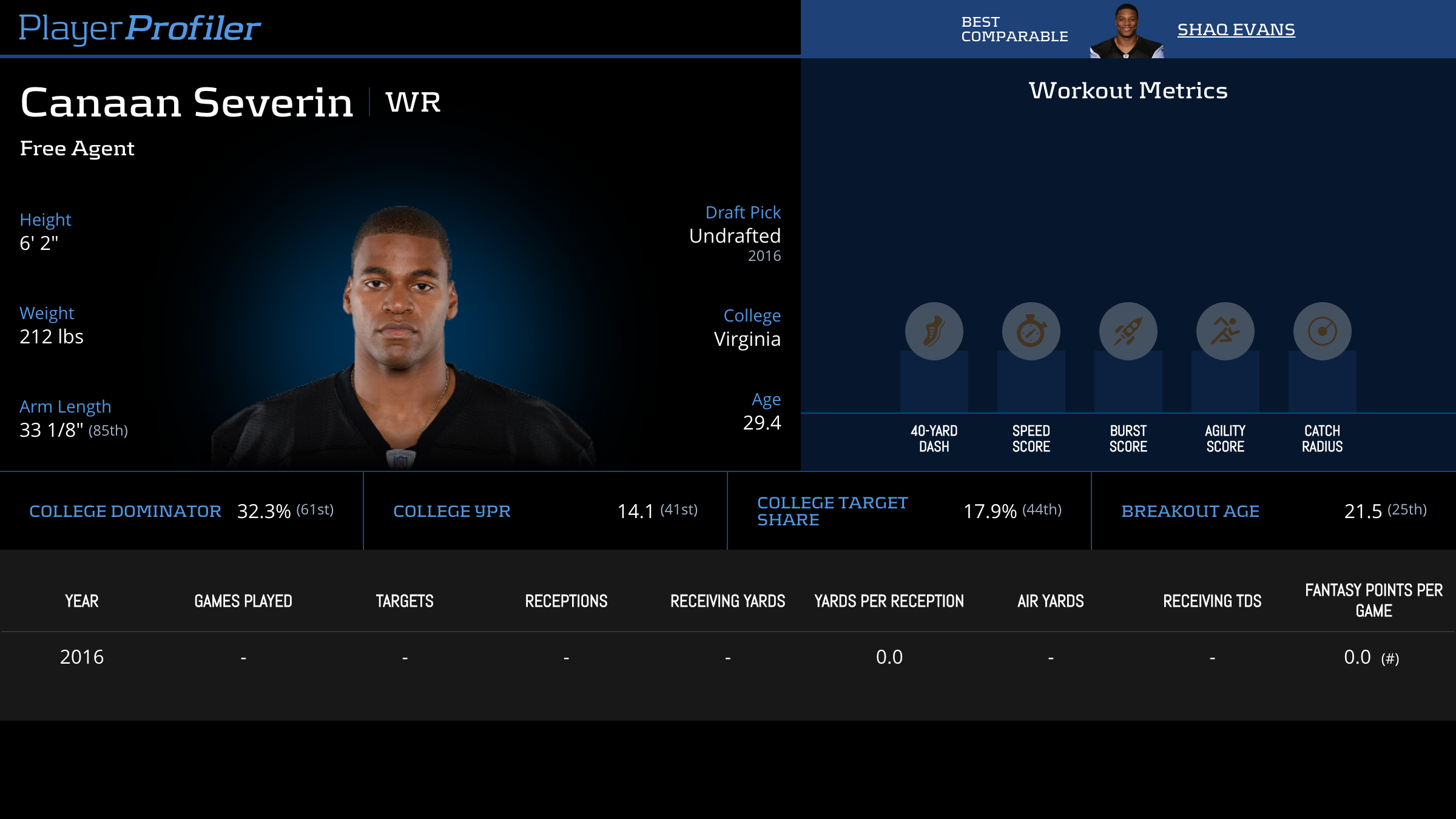Image resolution: width=1456 pixels, height=819 pixels.
Task: Choose the Speed Score stopwatch icon
Action: click(1031, 331)
